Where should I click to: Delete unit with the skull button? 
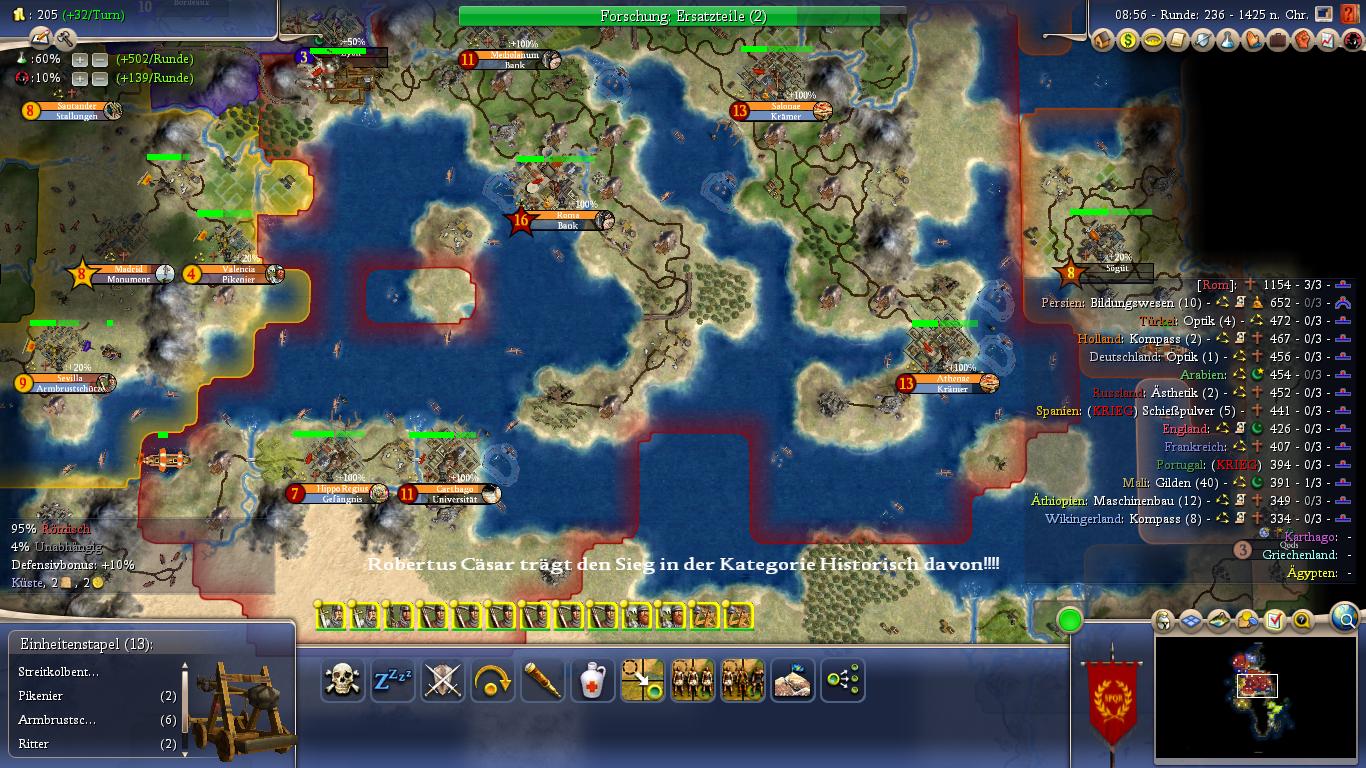point(343,681)
